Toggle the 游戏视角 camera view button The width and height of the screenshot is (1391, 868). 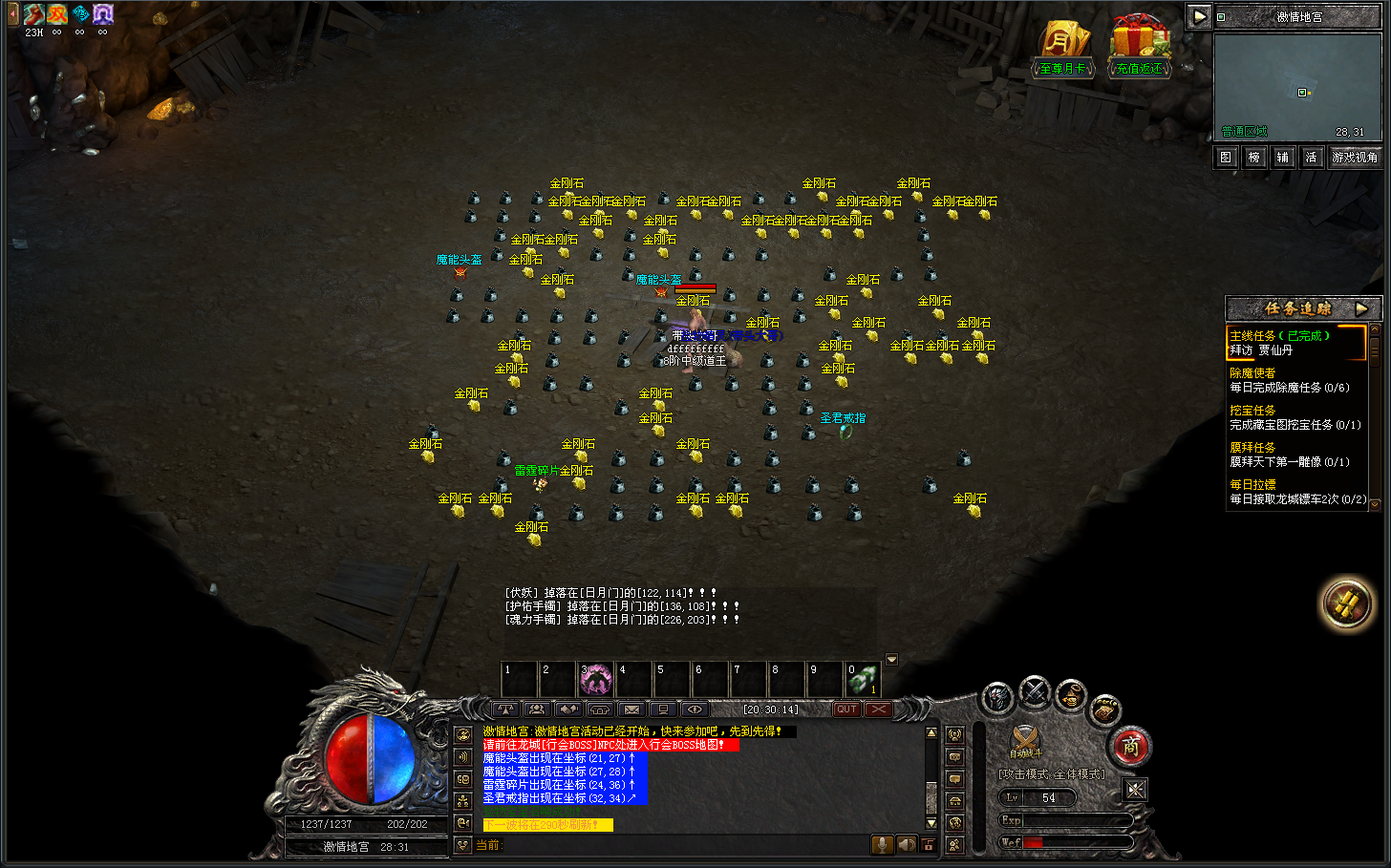(x=1355, y=158)
